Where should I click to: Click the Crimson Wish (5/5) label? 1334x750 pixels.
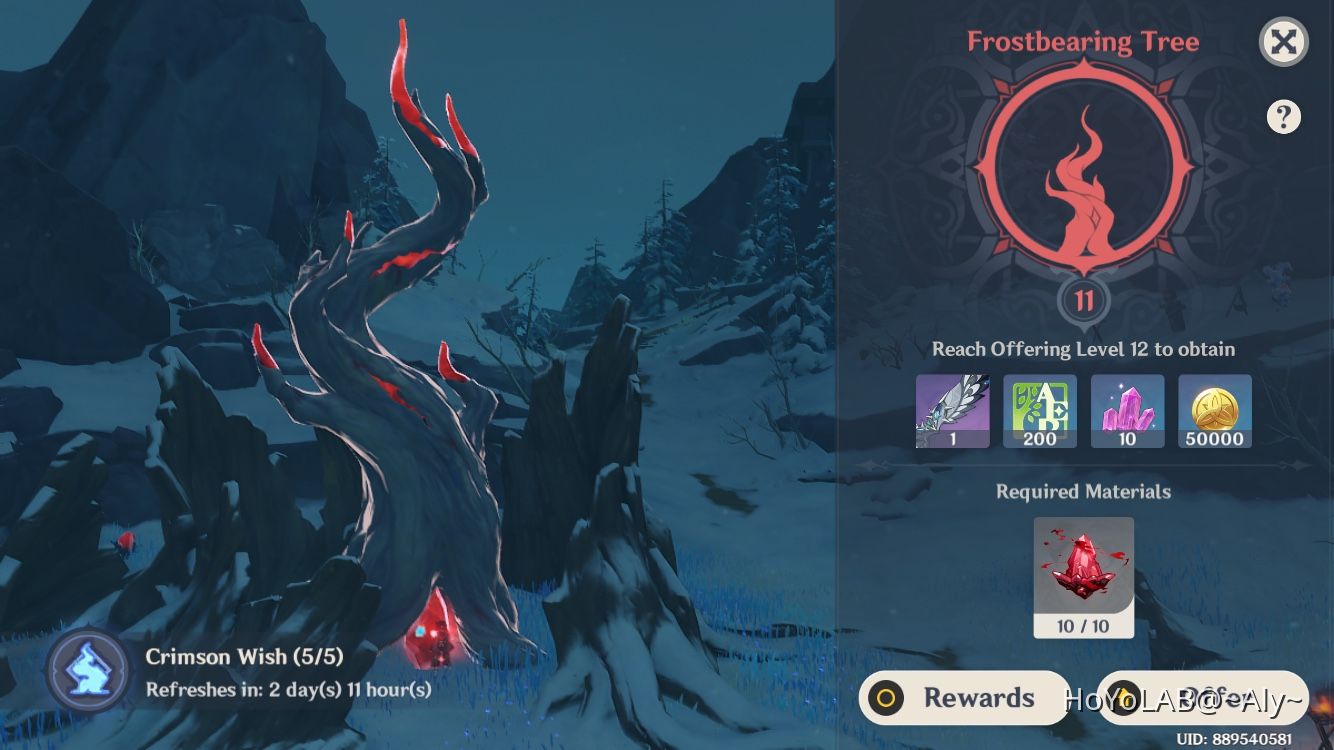[244, 657]
